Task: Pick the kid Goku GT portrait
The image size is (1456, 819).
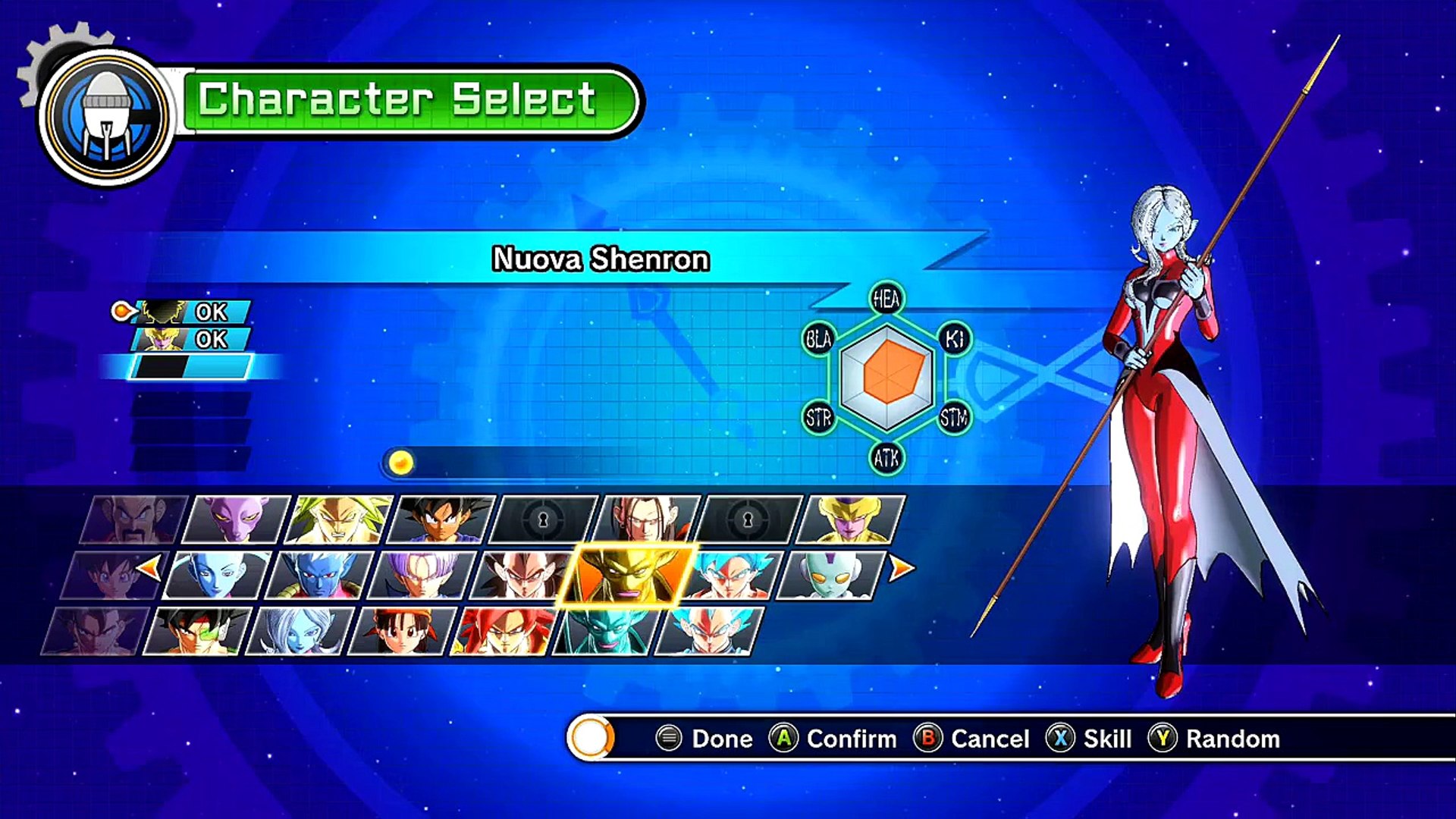Action: [x=441, y=519]
